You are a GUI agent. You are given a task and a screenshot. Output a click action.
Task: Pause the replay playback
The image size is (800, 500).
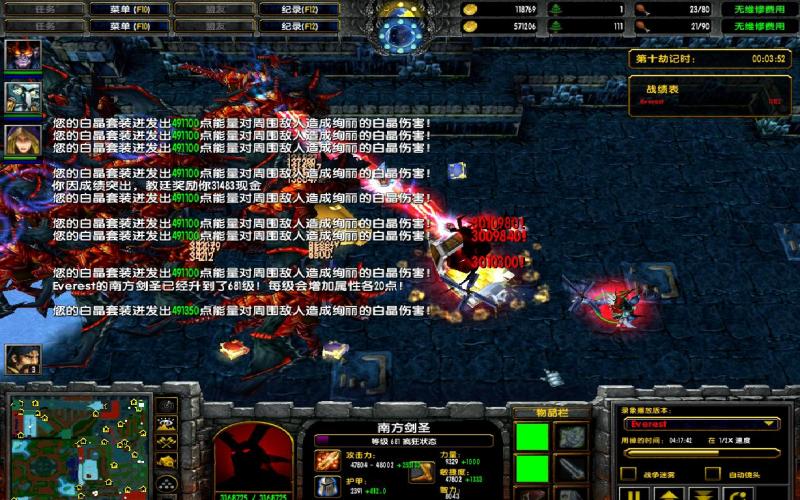tap(634, 494)
